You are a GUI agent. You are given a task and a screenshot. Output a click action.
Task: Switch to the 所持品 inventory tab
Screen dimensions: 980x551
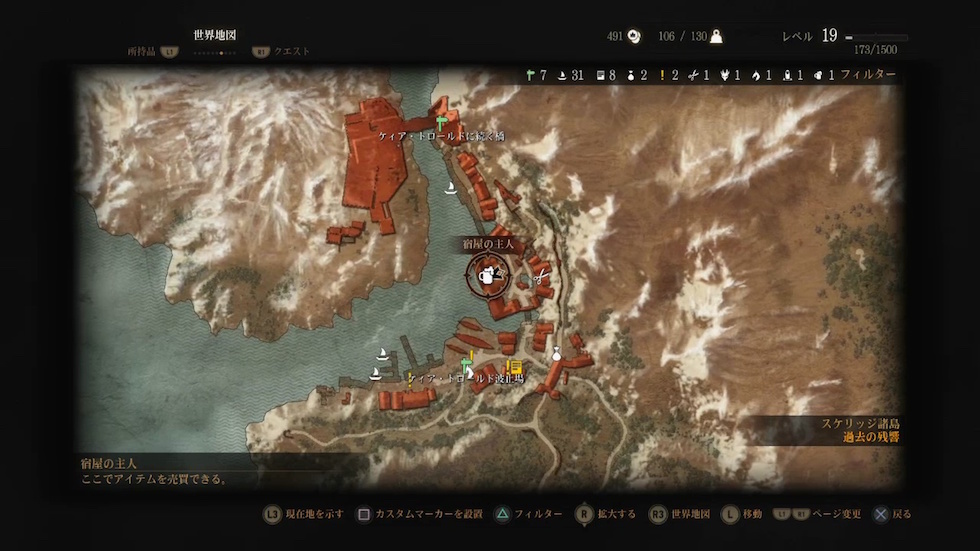pos(141,51)
